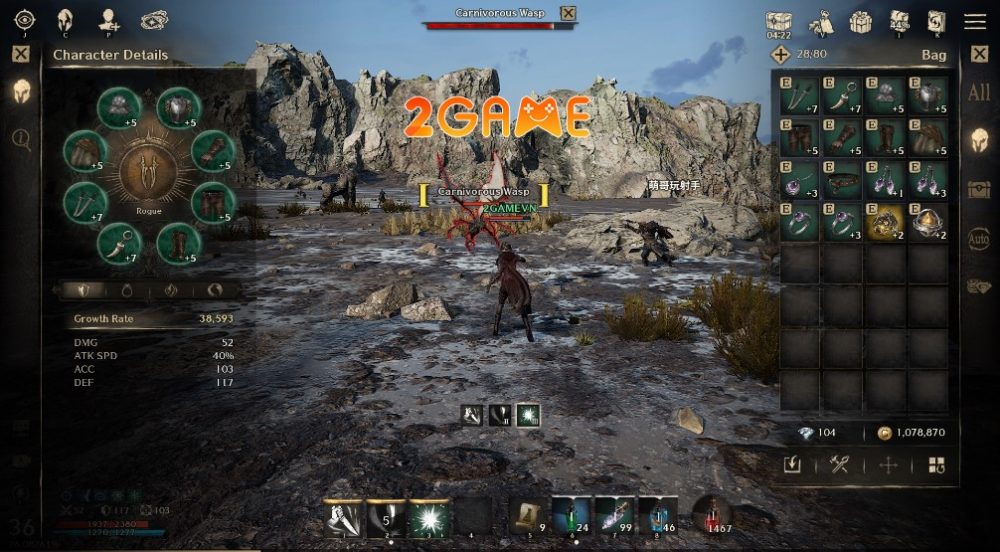Expand bag capacity with the plus button

click(x=781, y=55)
